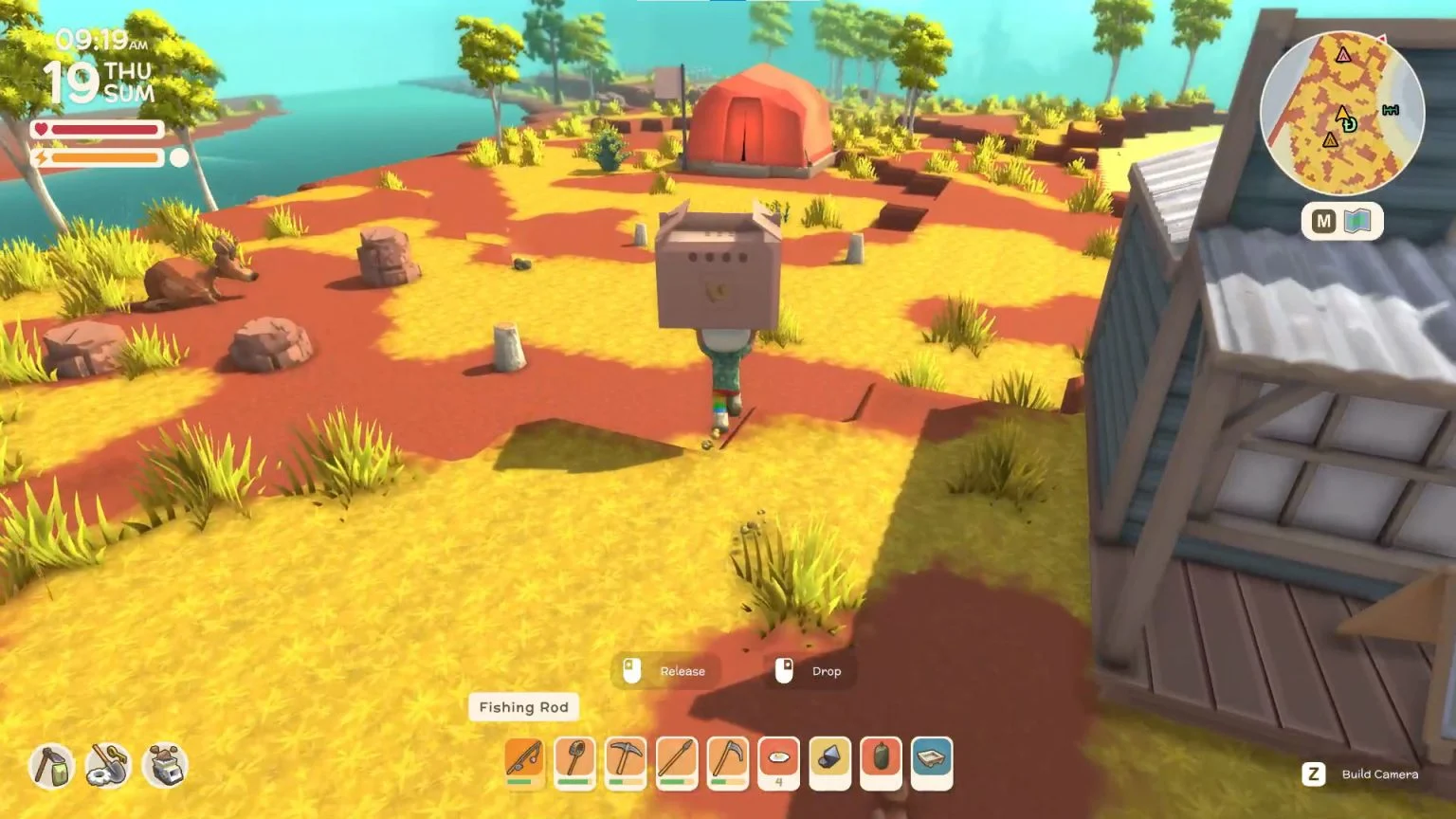Select the Fried Egg stack of four

pyautogui.click(x=779, y=763)
